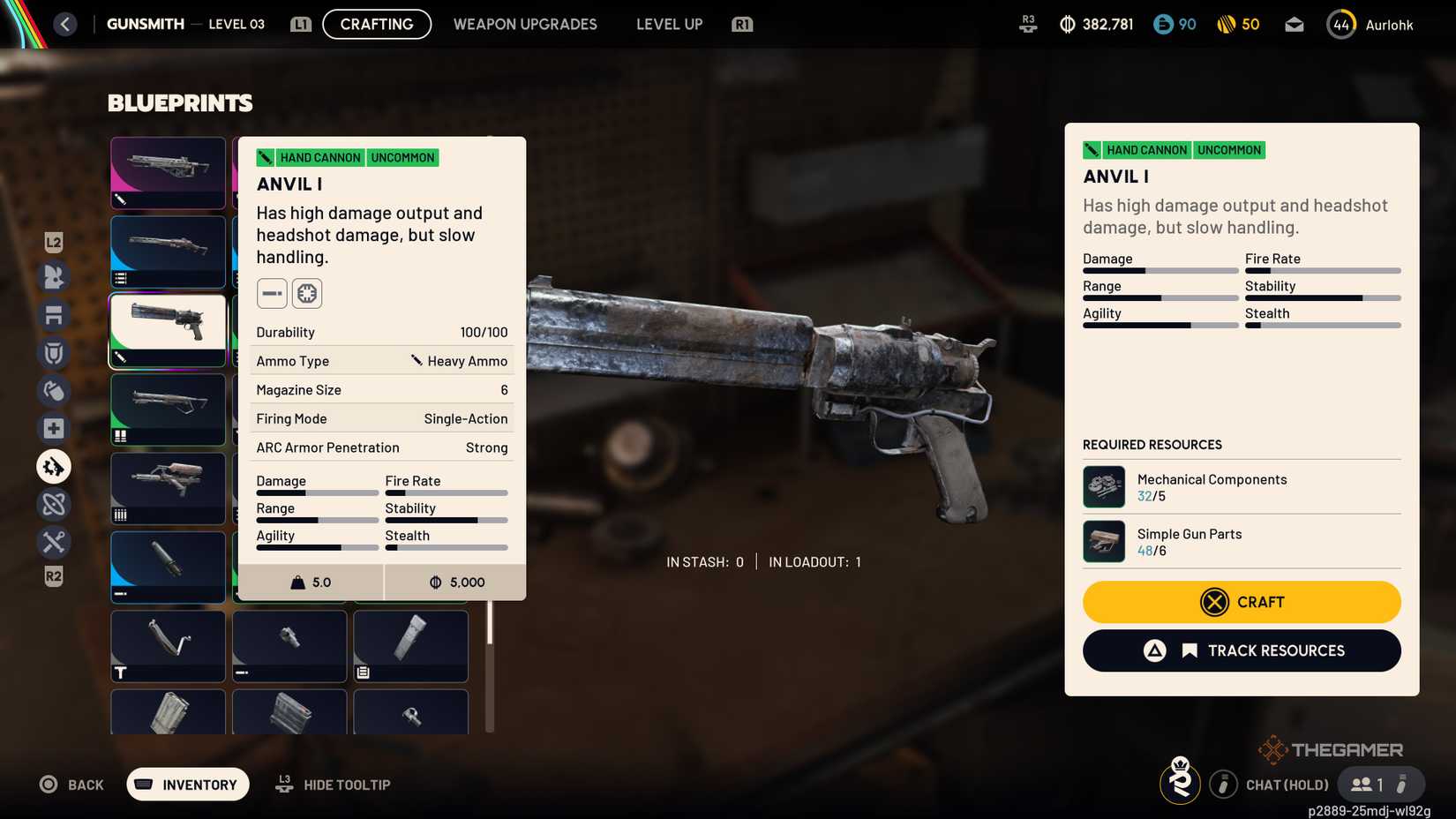Expand the Weapon Upgrades section
Viewport: 1456px width, 819px height.
tap(525, 24)
